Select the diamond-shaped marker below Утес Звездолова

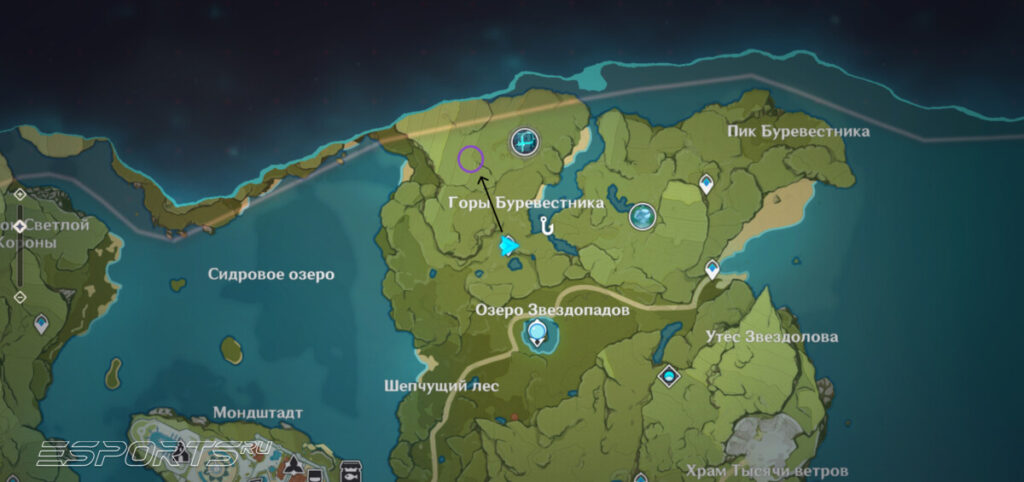(669, 376)
